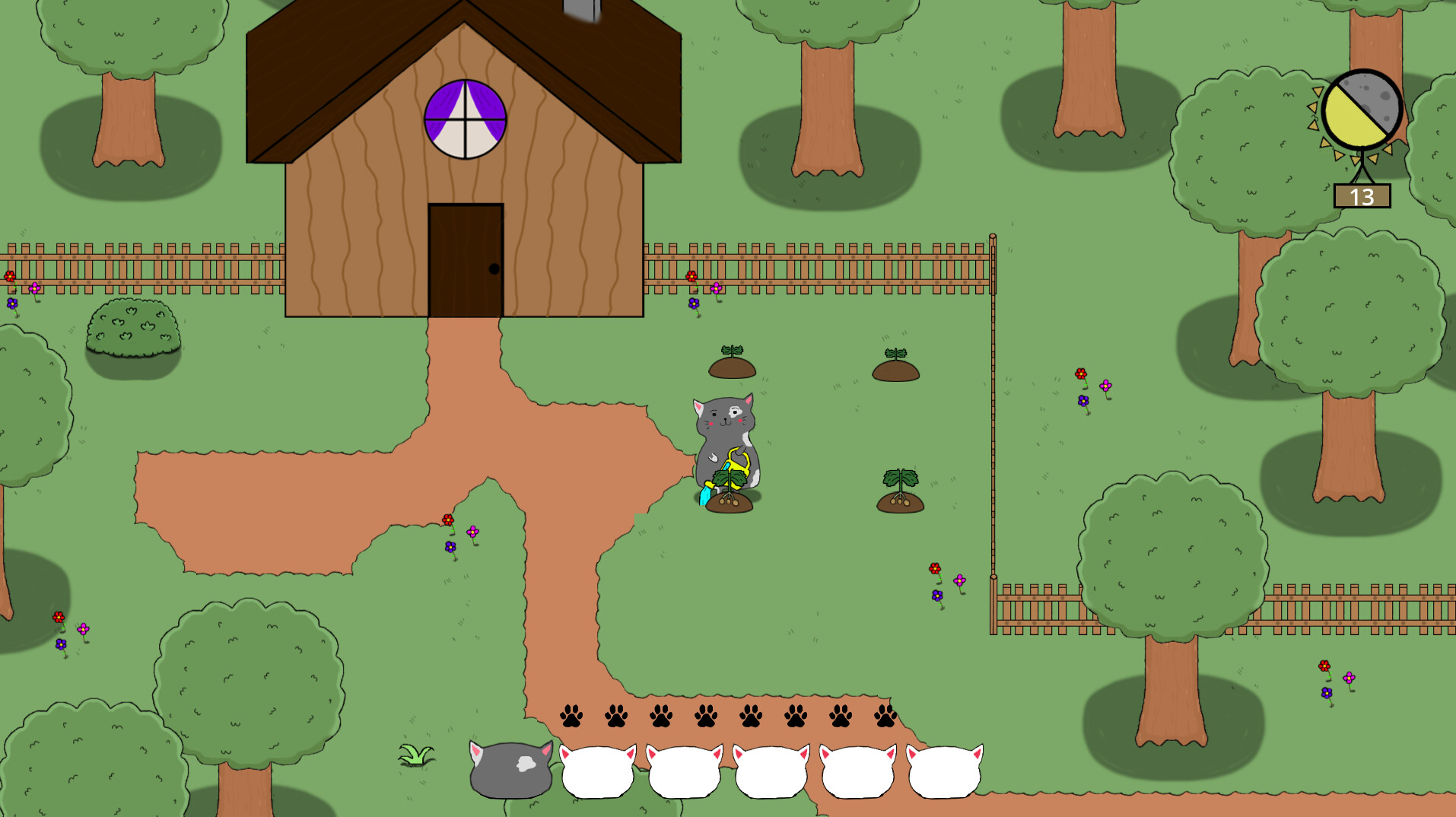Click the middle white cat slot
This screenshot has width=1456, height=817.
[771, 772]
